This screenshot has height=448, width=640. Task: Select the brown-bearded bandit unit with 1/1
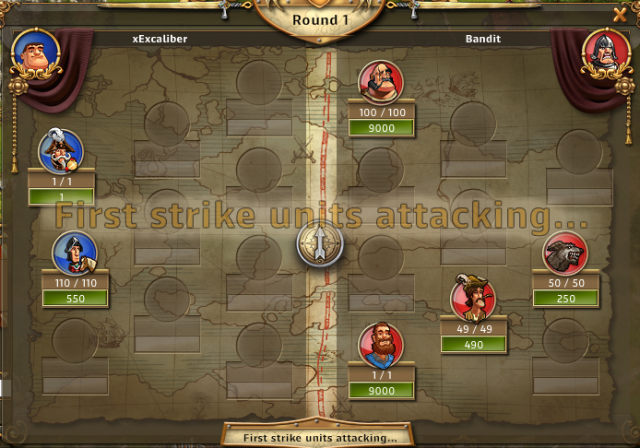pyautogui.click(x=381, y=345)
